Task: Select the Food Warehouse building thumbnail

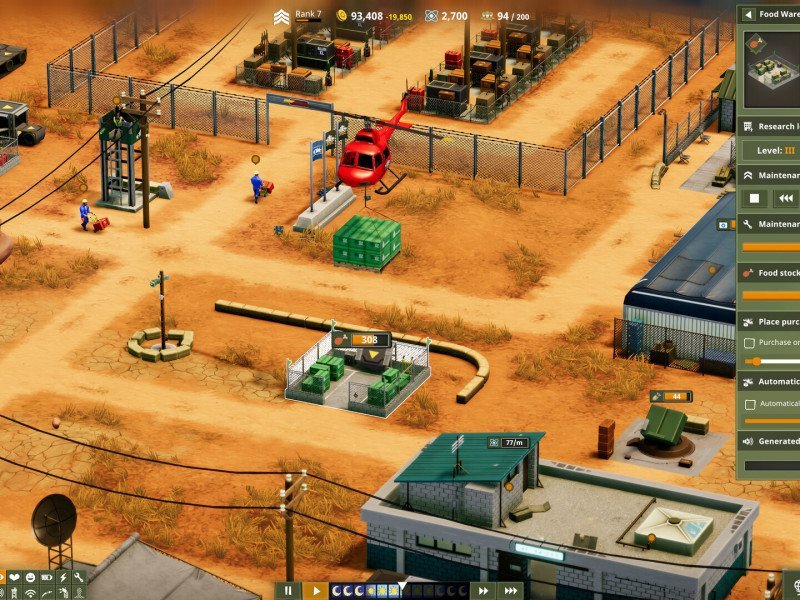Action: coord(770,70)
